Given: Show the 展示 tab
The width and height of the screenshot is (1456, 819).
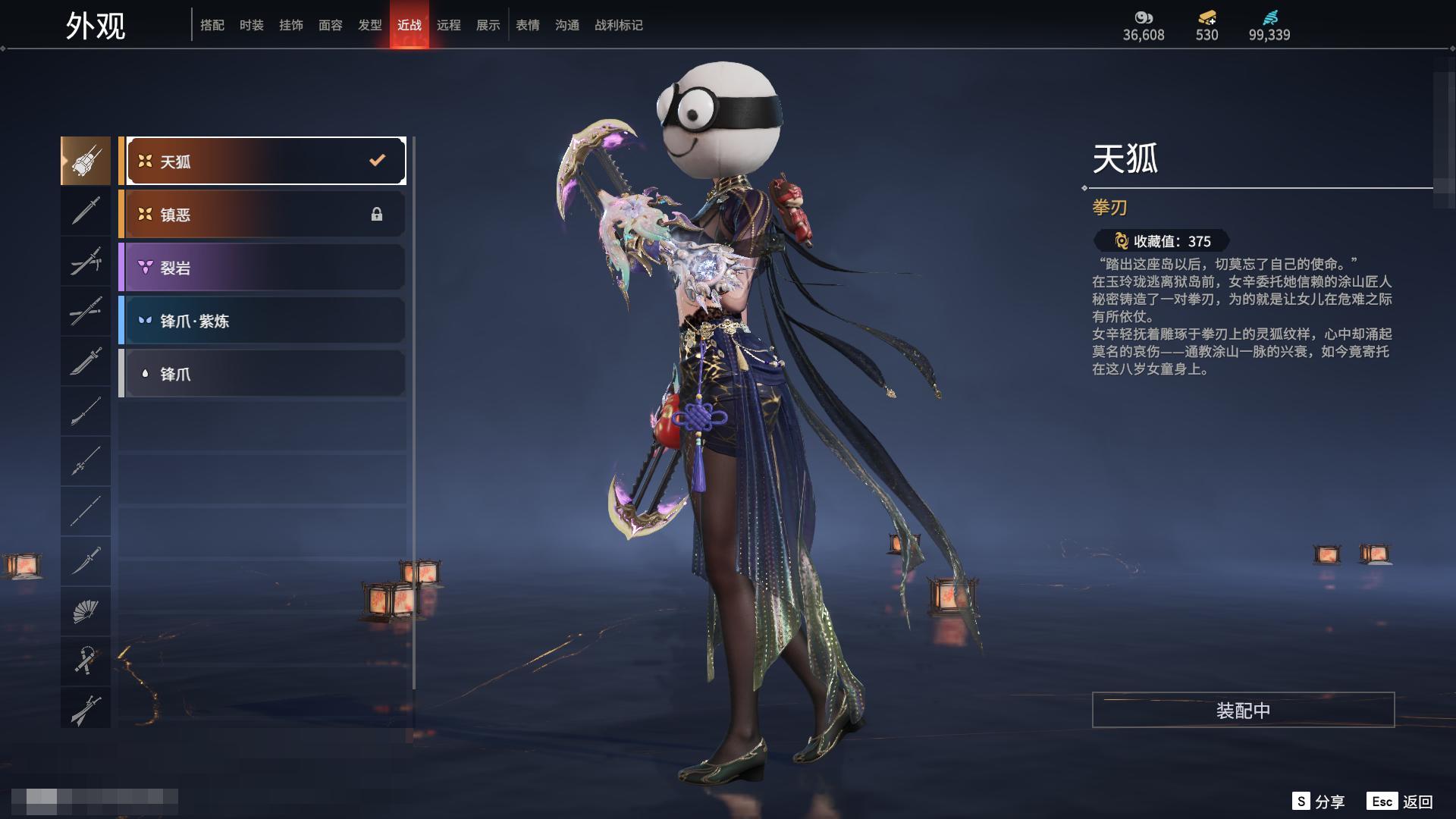Looking at the screenshot, I should click(488, 25).
